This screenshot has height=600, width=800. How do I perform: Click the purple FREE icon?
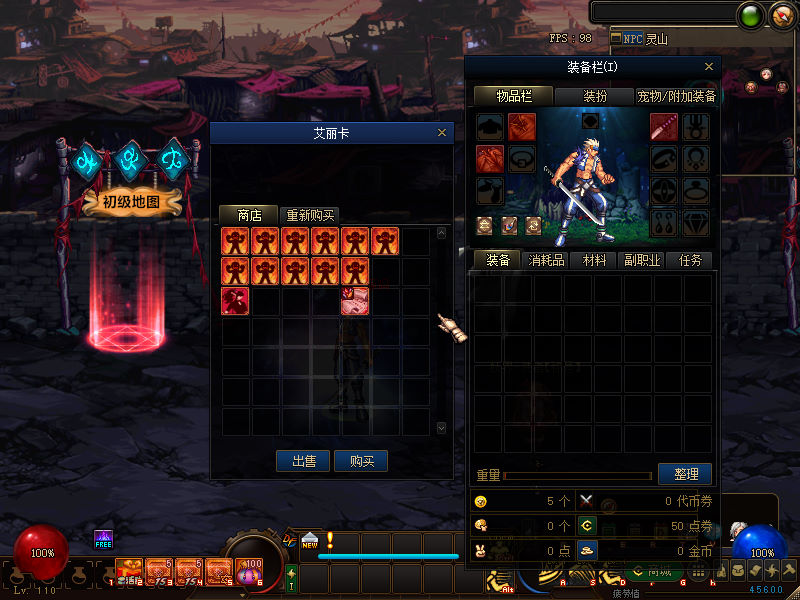click(x=103, y=539)
